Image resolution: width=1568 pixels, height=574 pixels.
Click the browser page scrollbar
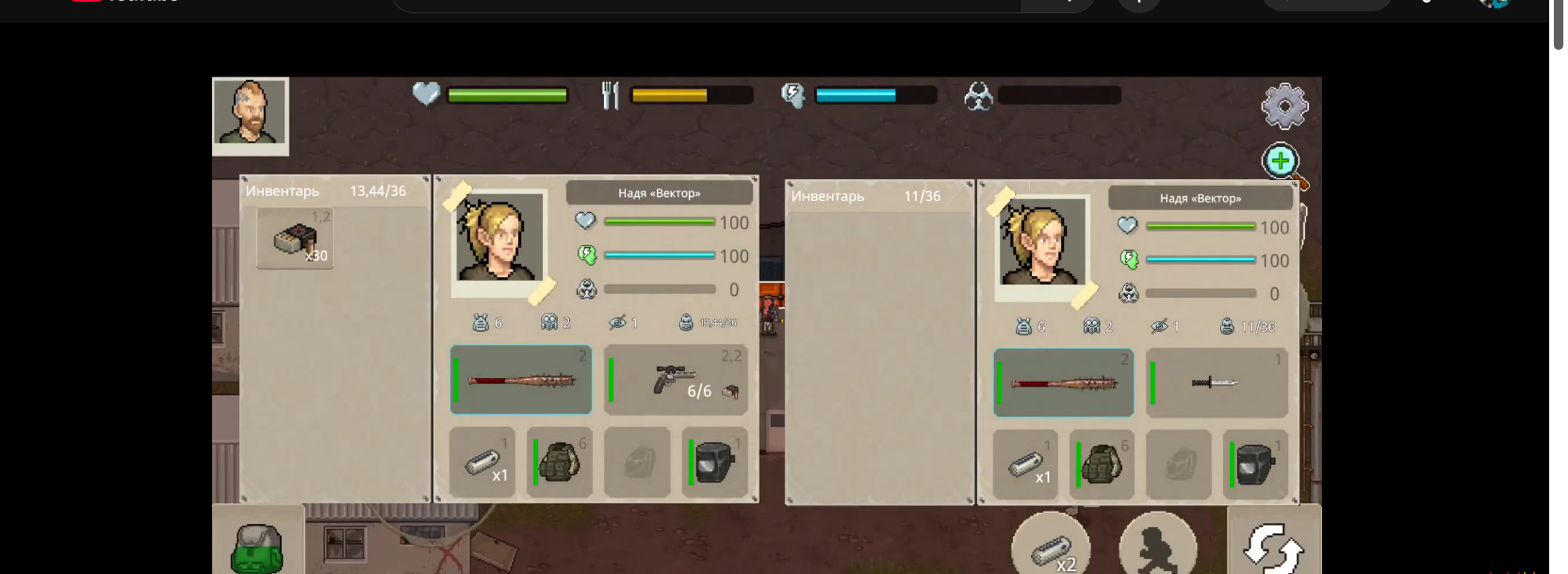pyautogui.click(x=1558, y=28)
